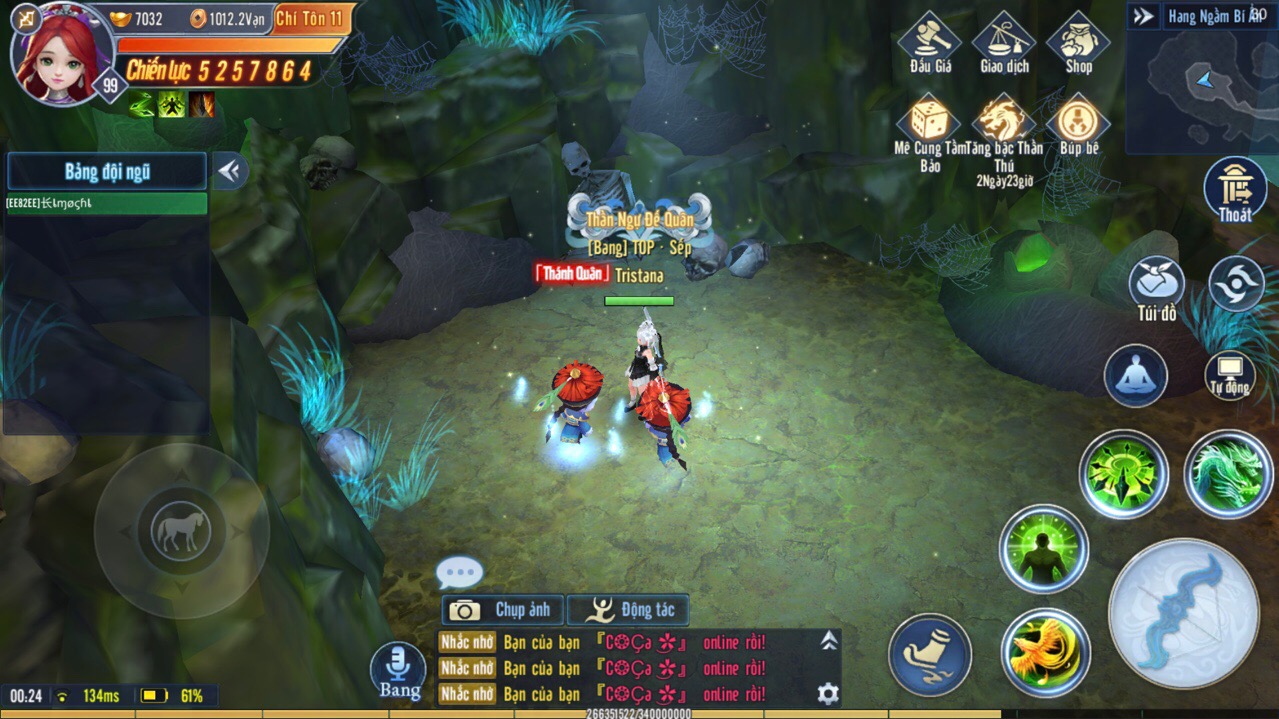Activate the meditation pose button
The height and width of the screenshot is (719, 1279).
(1135, 375)
